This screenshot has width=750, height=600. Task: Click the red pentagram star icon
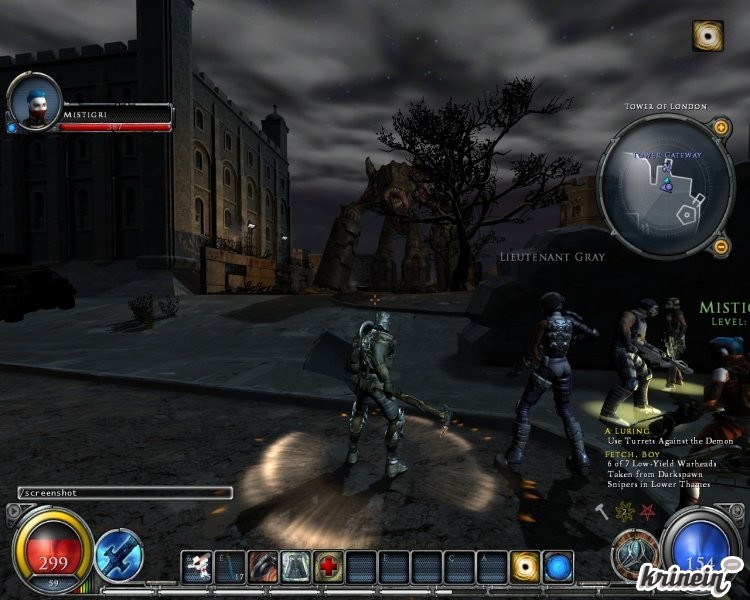click(647, 511)
